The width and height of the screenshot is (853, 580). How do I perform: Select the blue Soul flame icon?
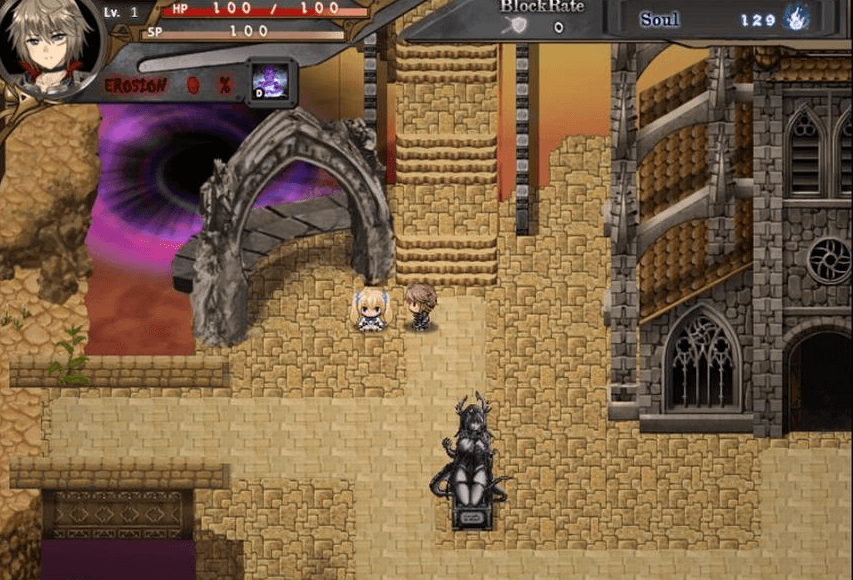(797, 19)
